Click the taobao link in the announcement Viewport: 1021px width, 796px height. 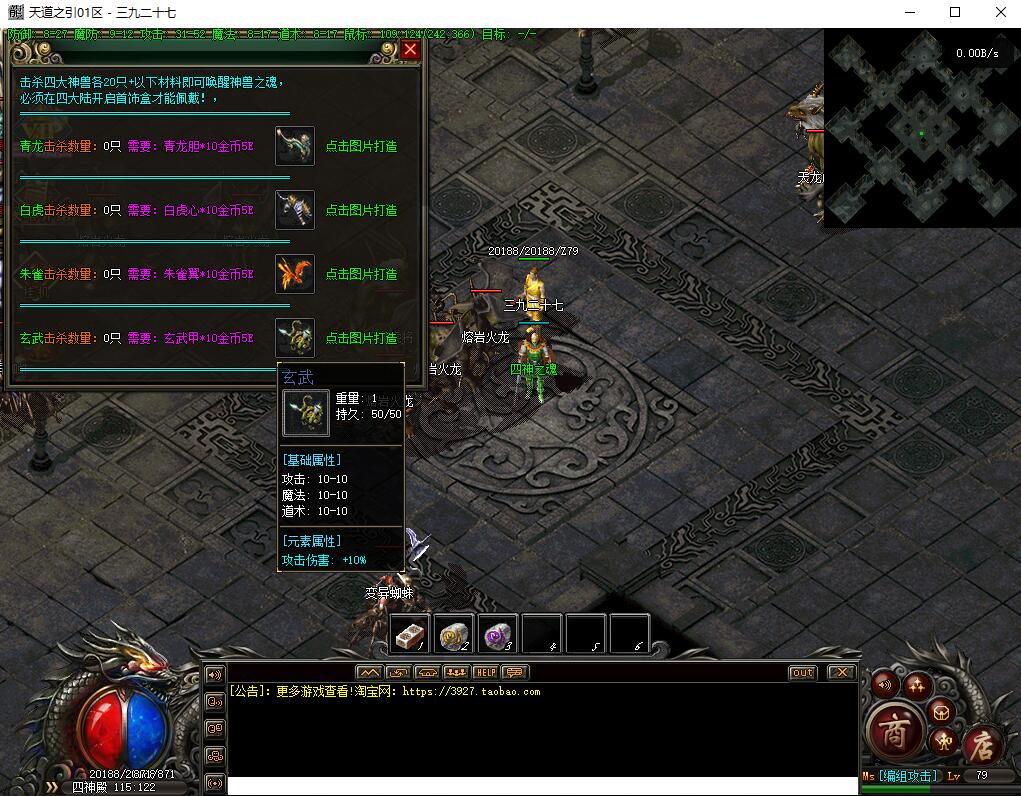(x=471, y=692)
